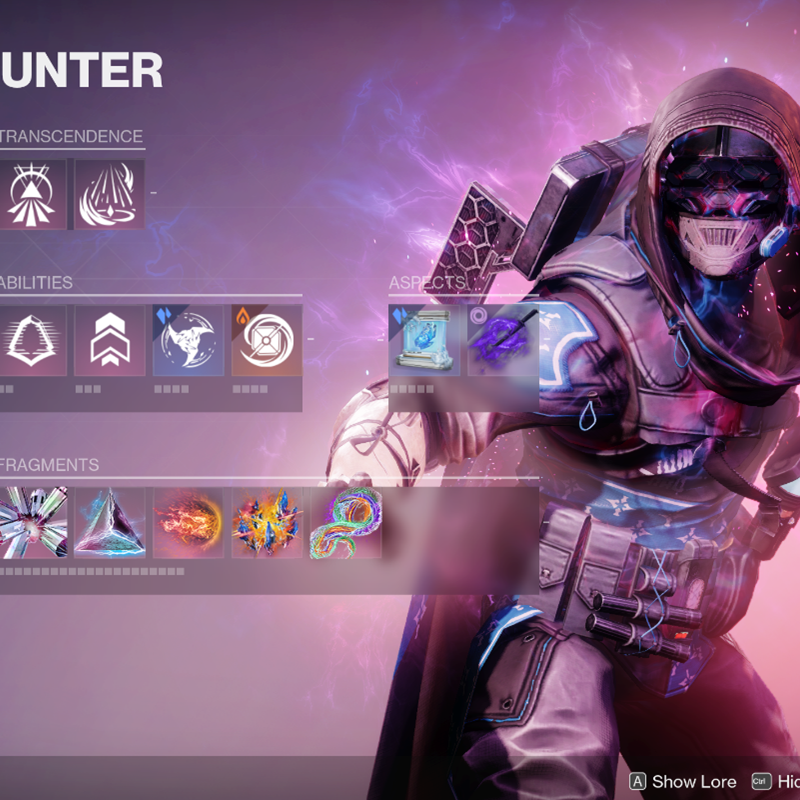Open the fiery orange fireball fragment
800x800 pixels.
coord(188,523)
